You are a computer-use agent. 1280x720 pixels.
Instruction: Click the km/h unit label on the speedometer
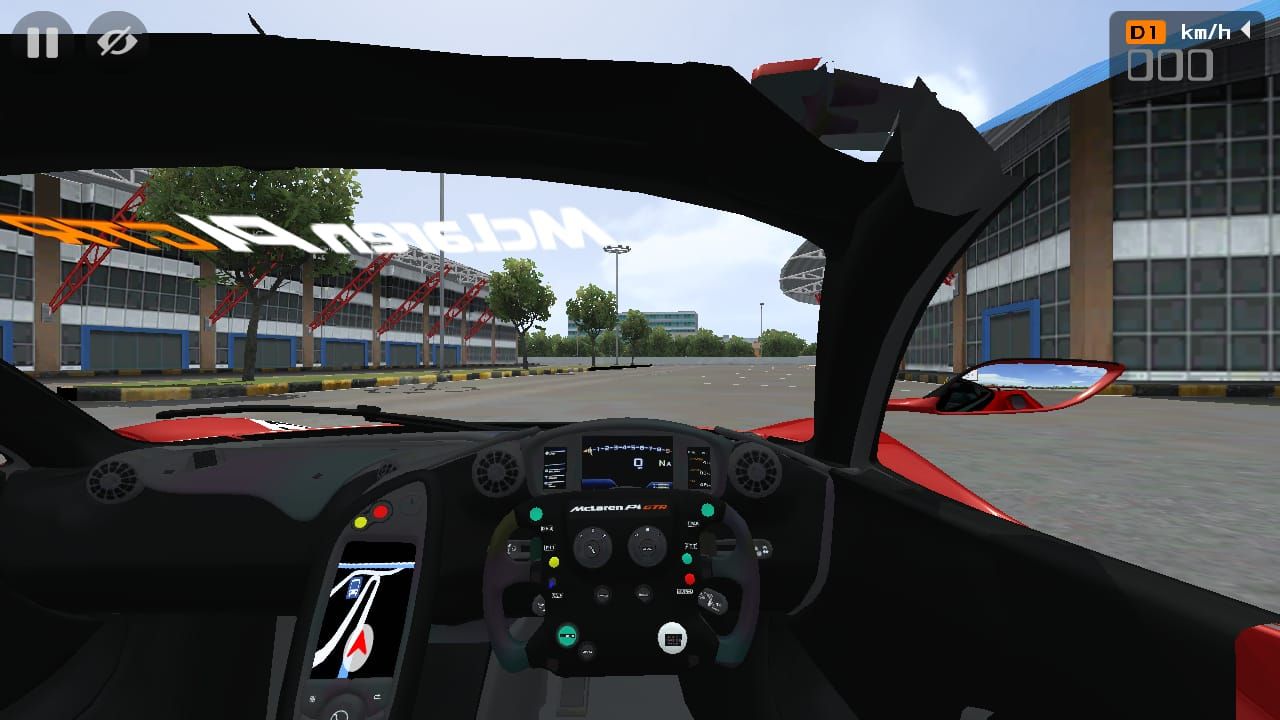click(1205, 30)
